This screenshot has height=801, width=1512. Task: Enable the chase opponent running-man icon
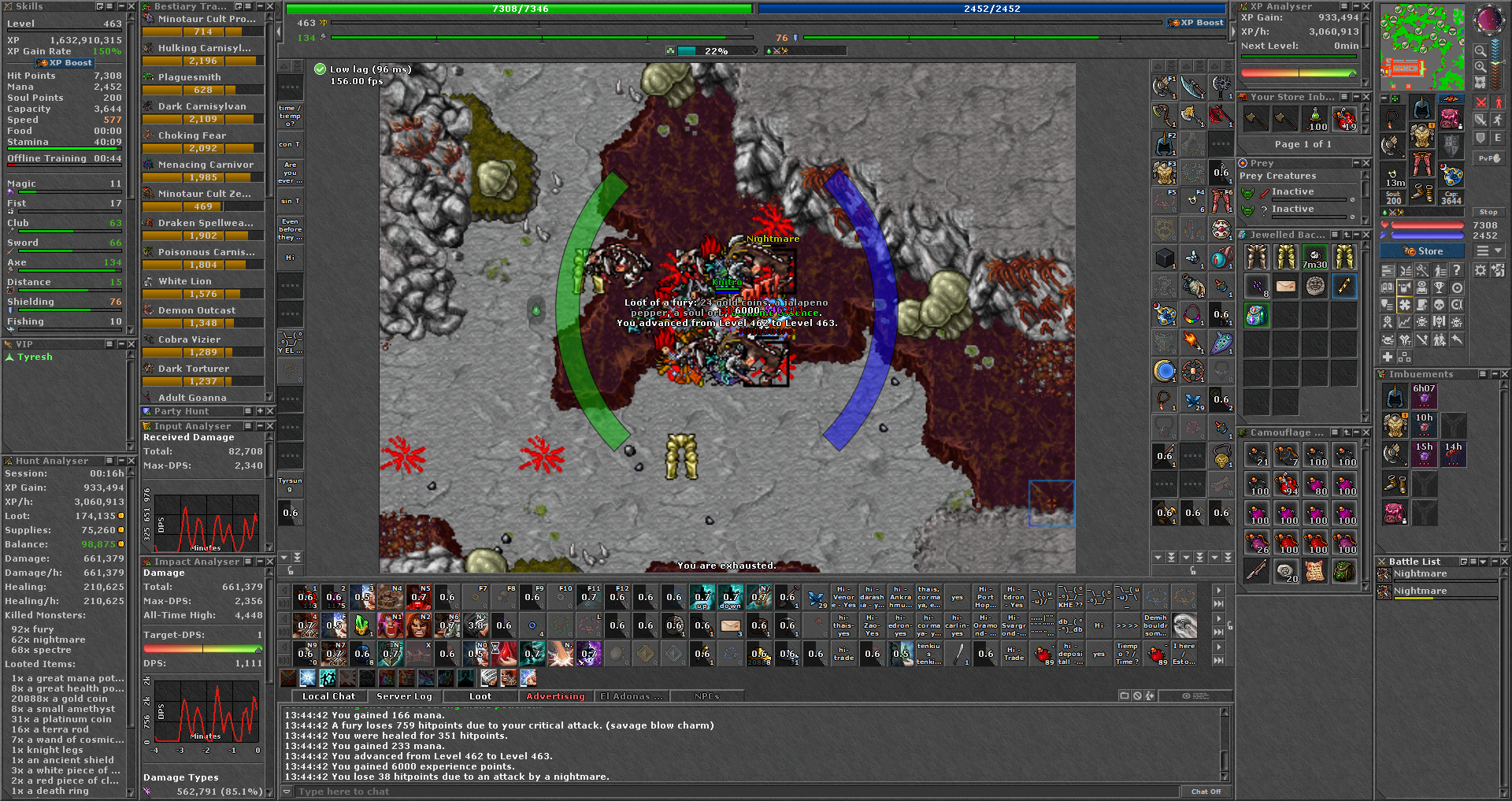pos(1498,121)
